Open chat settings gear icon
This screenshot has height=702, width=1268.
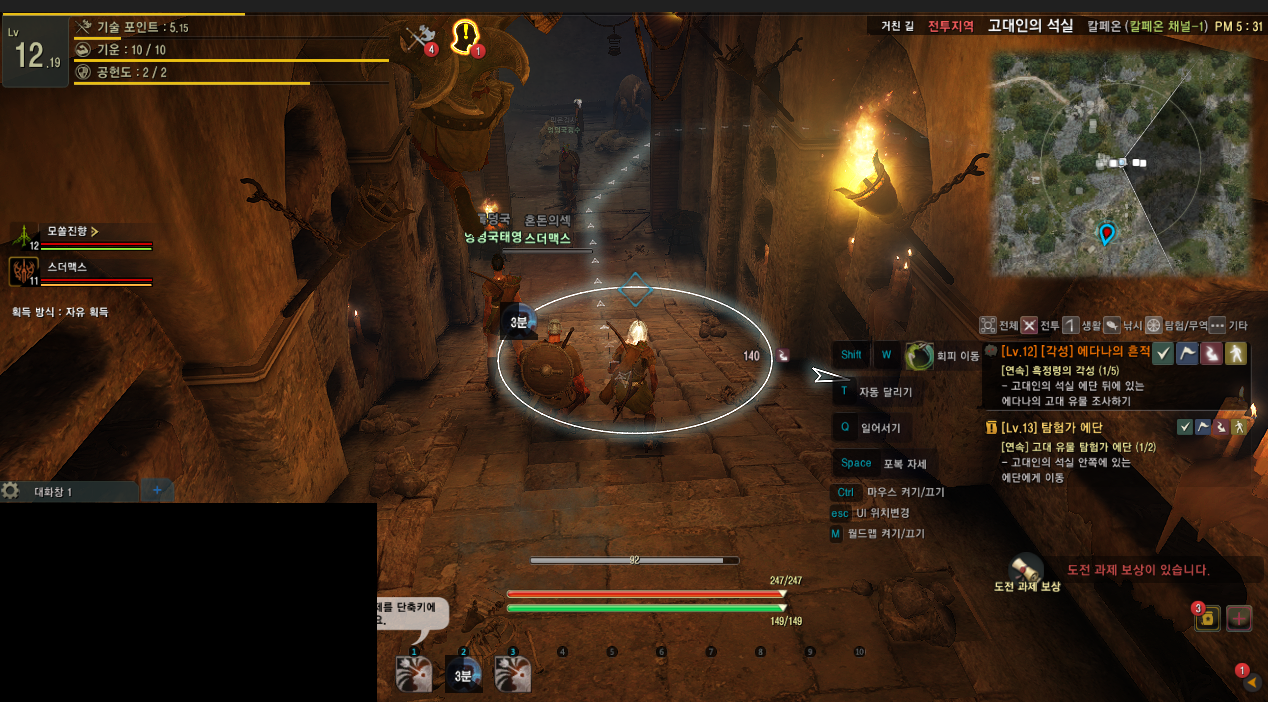pos(11,491)
